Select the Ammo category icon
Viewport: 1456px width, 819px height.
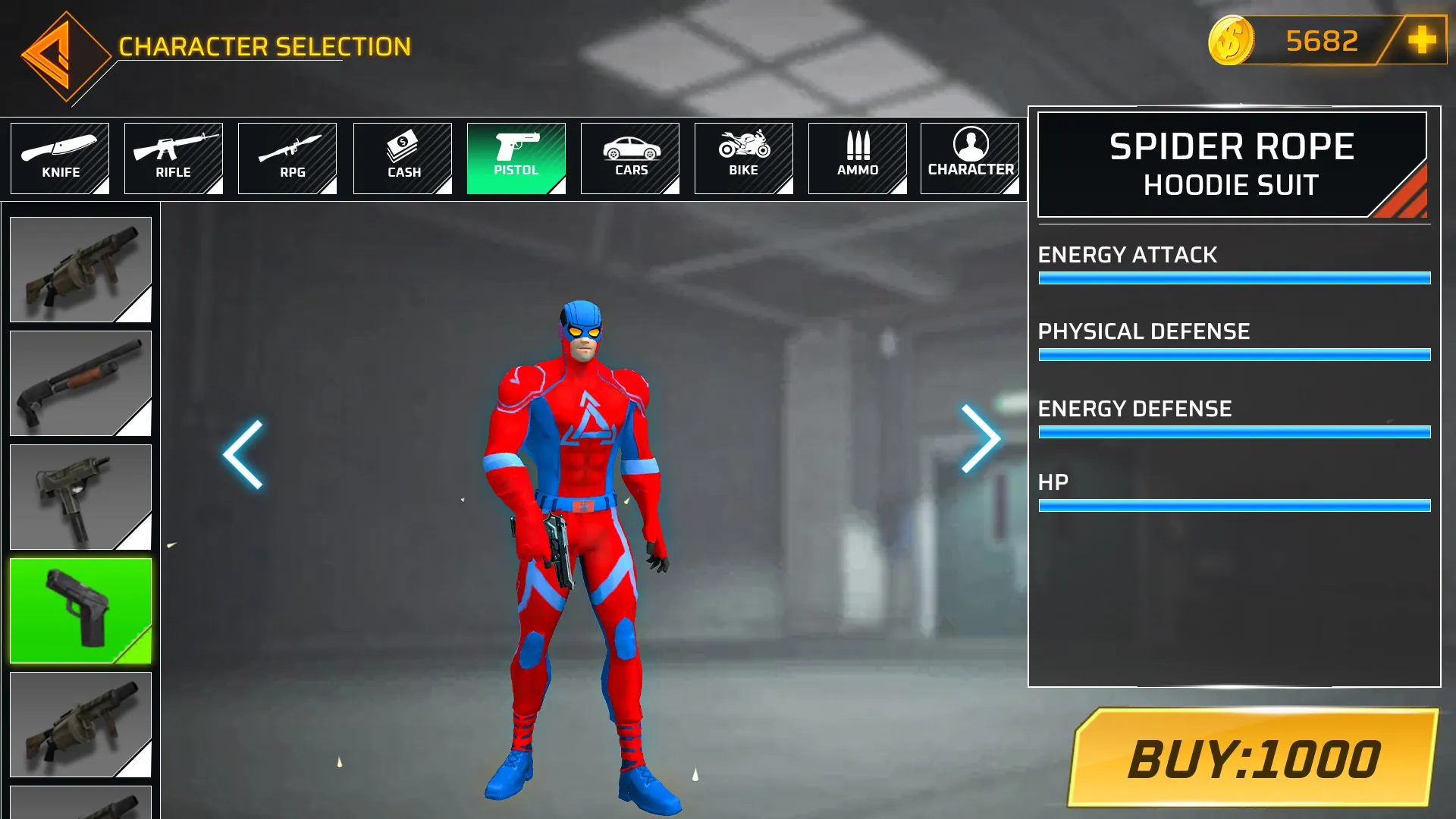(857, 158)
